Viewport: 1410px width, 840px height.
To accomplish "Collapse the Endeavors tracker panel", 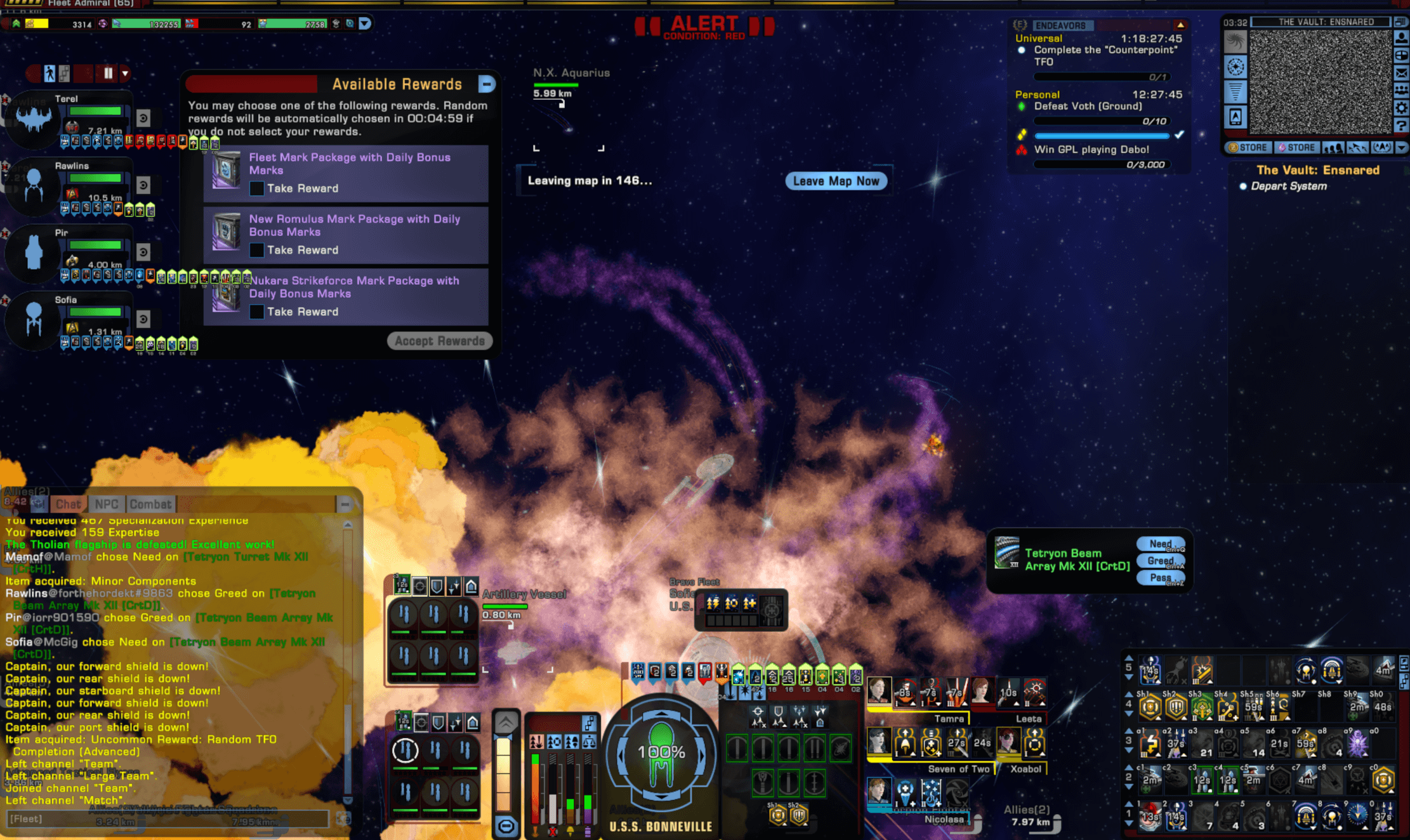I will click(x=1180, y=25).
